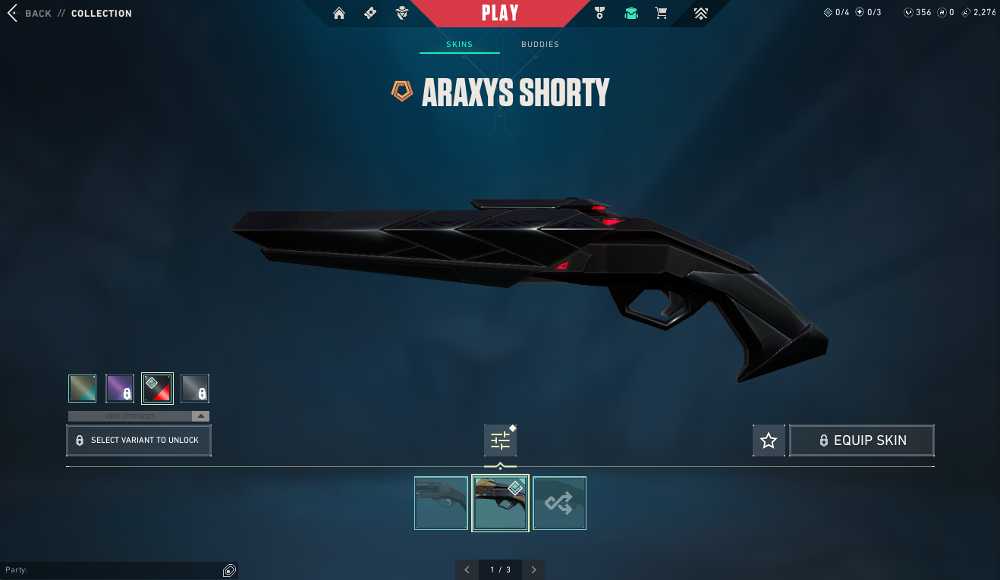
Task: Favorite this skin with the star
Action: click(x=768, y=440)
